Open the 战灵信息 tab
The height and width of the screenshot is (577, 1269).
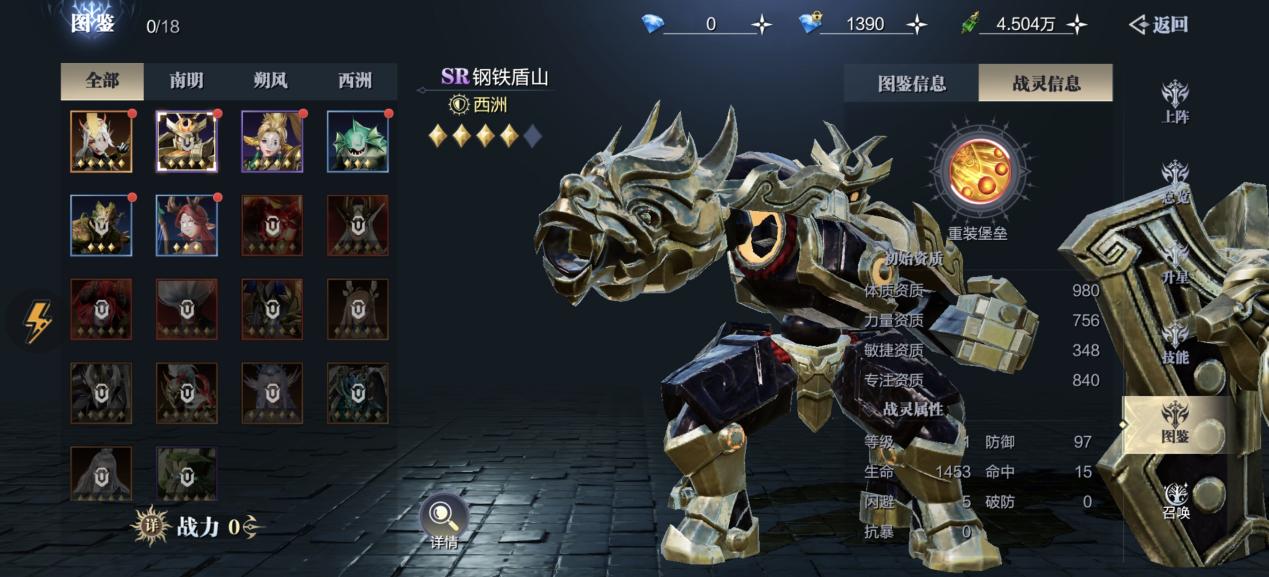[x=1046, y=84]
